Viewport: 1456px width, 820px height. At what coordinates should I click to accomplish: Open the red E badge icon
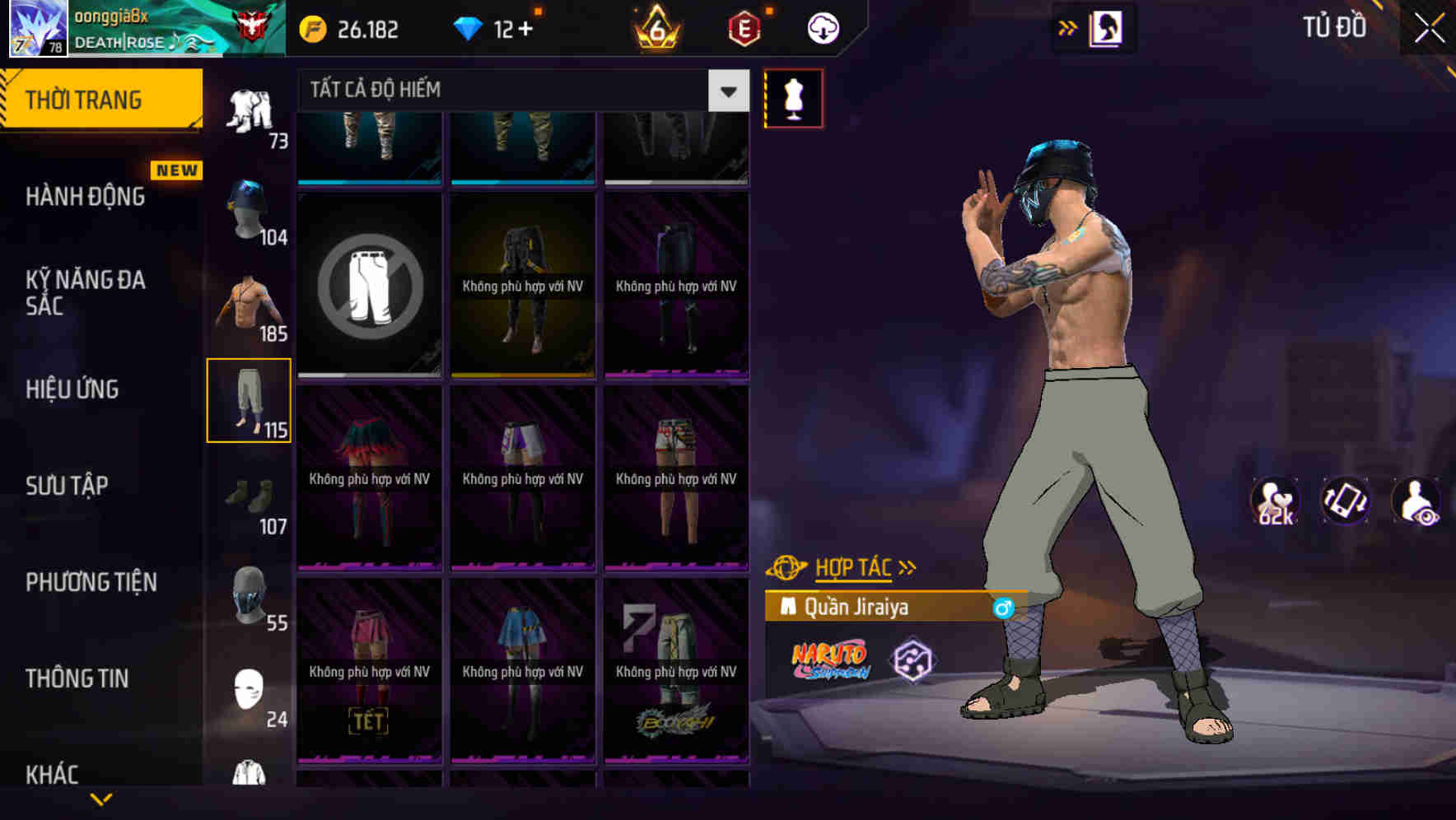[744, 27]
